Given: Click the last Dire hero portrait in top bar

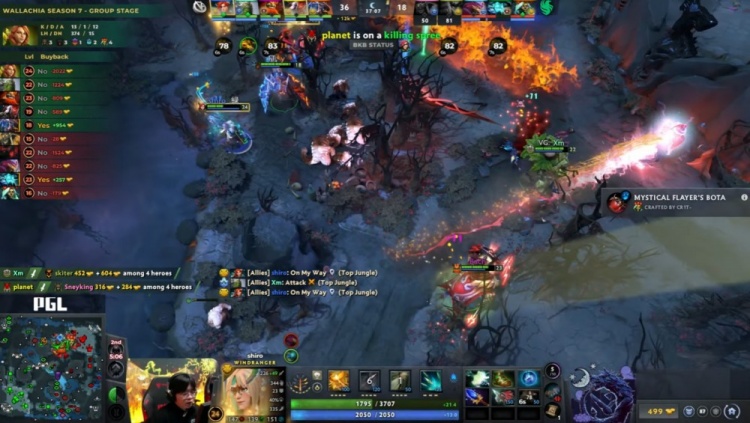Looking at the screenshot, I should 525,8.
